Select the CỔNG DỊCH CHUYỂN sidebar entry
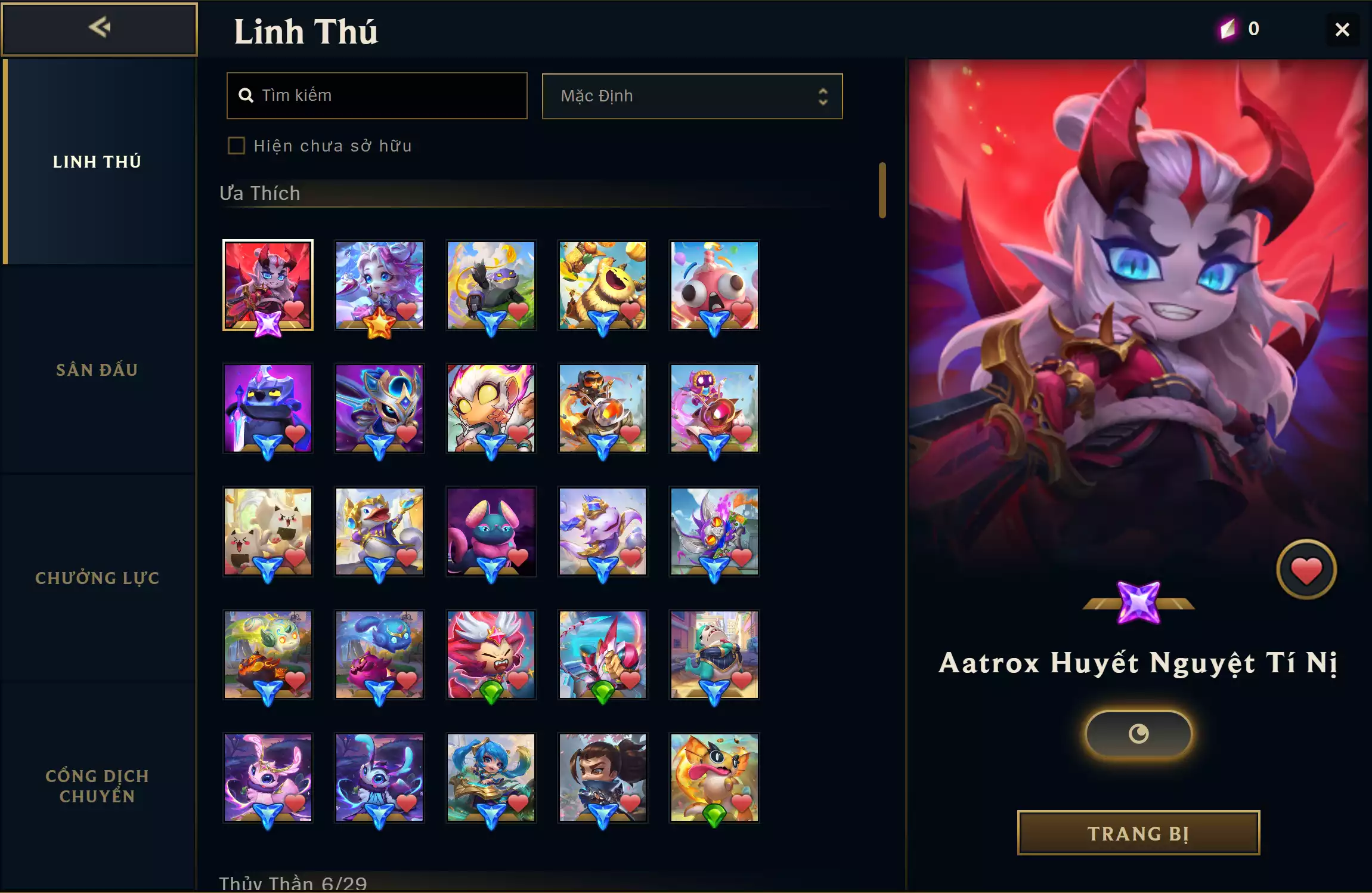Screen dimensions: 1372x893 pyautogui.click(x=97, y=785)
